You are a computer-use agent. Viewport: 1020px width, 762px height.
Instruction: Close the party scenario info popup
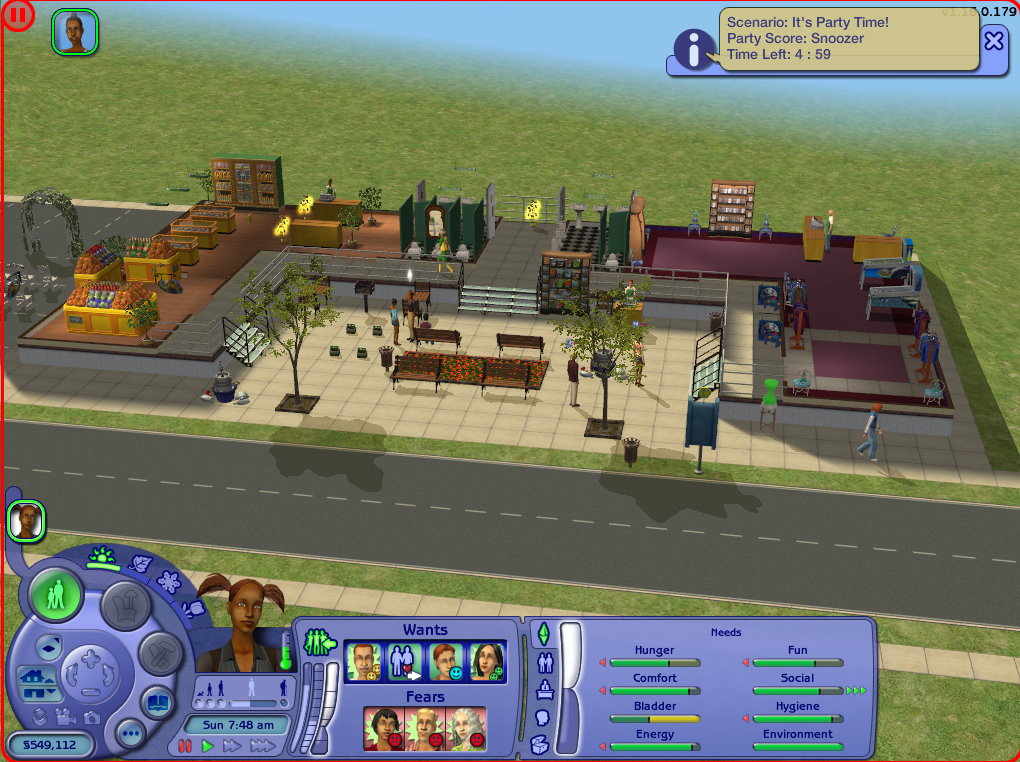click(x=993, y=41)
